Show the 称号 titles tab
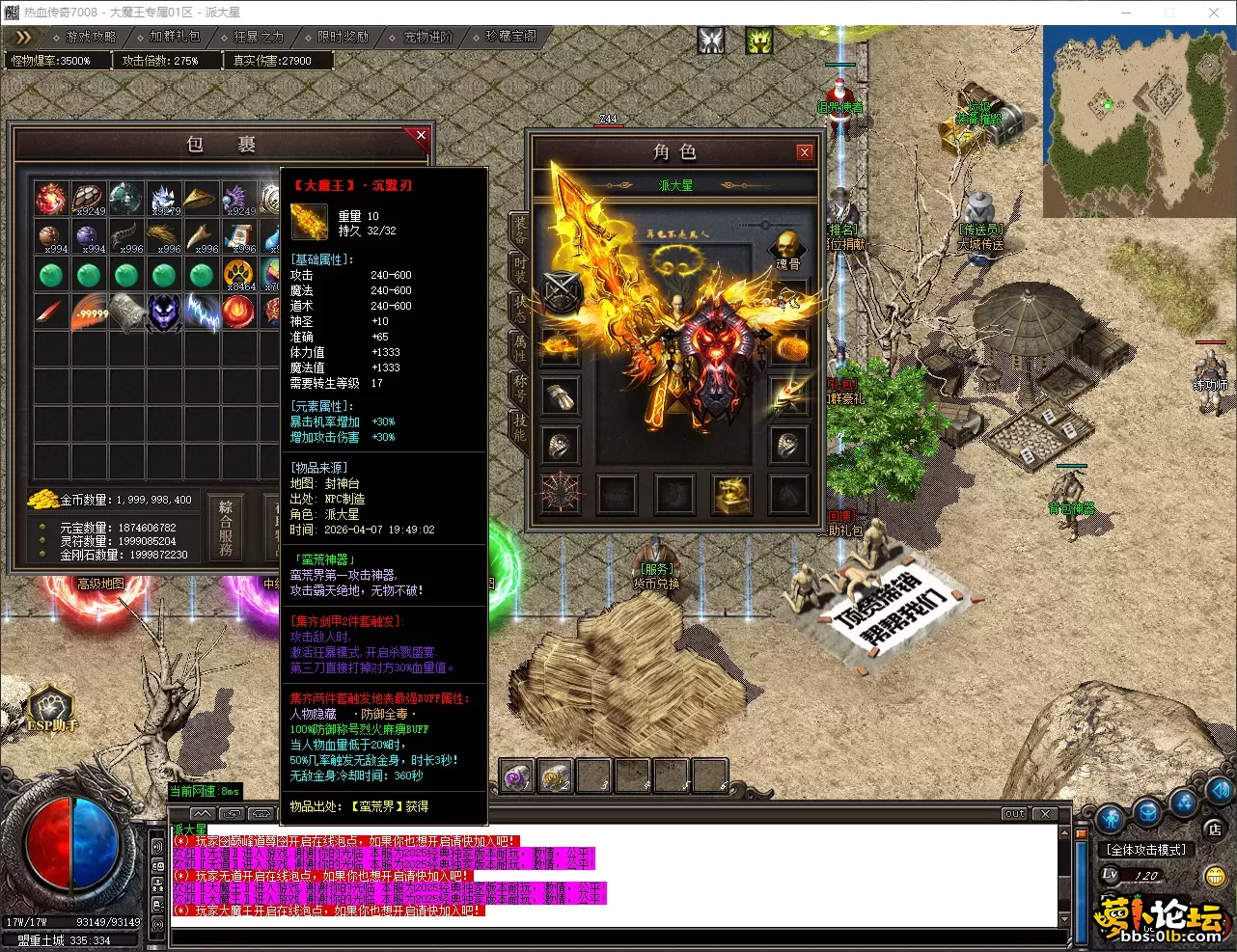The height and width of the screenshot is (952, 1237). click(520, 387)
